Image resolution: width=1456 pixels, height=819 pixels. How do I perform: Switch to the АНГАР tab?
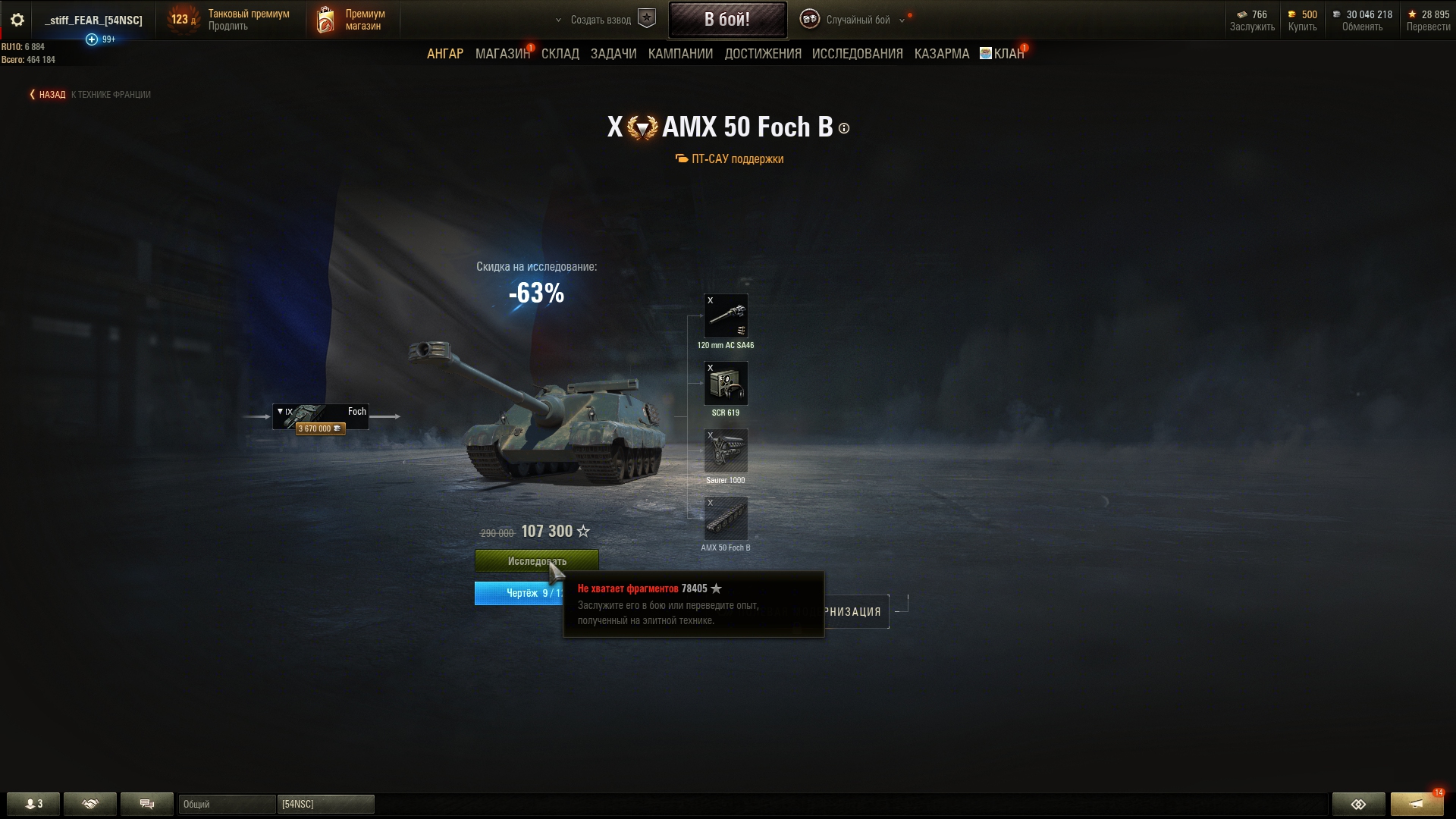pos(444,54)
